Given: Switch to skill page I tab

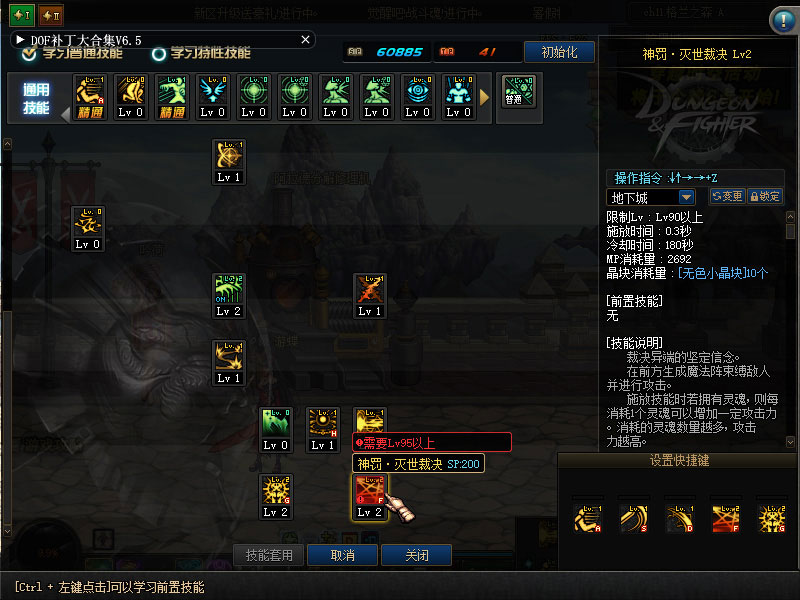Looking at the screenshot, I should click(x=21, y=15).
